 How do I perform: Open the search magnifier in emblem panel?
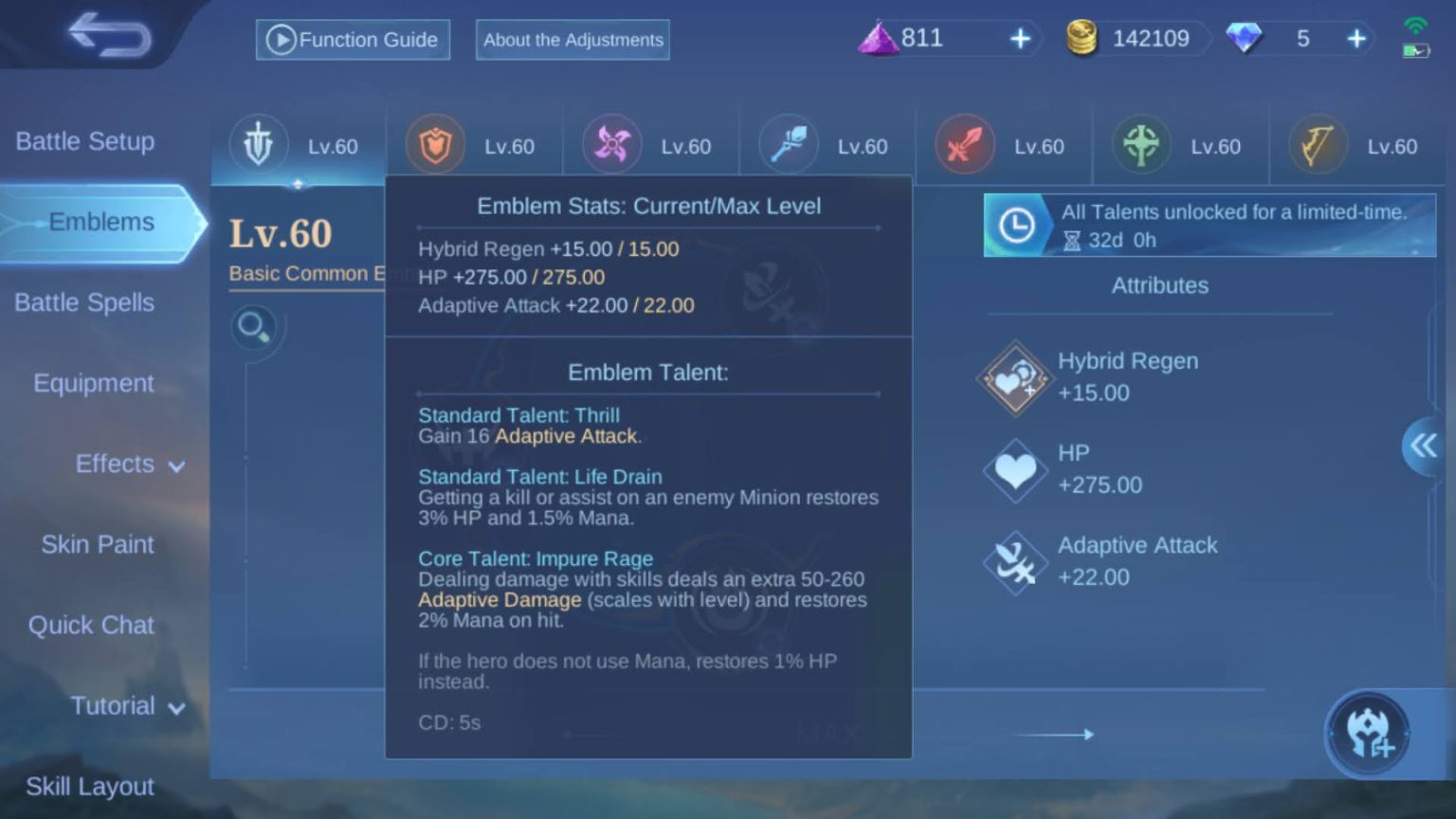253,326
